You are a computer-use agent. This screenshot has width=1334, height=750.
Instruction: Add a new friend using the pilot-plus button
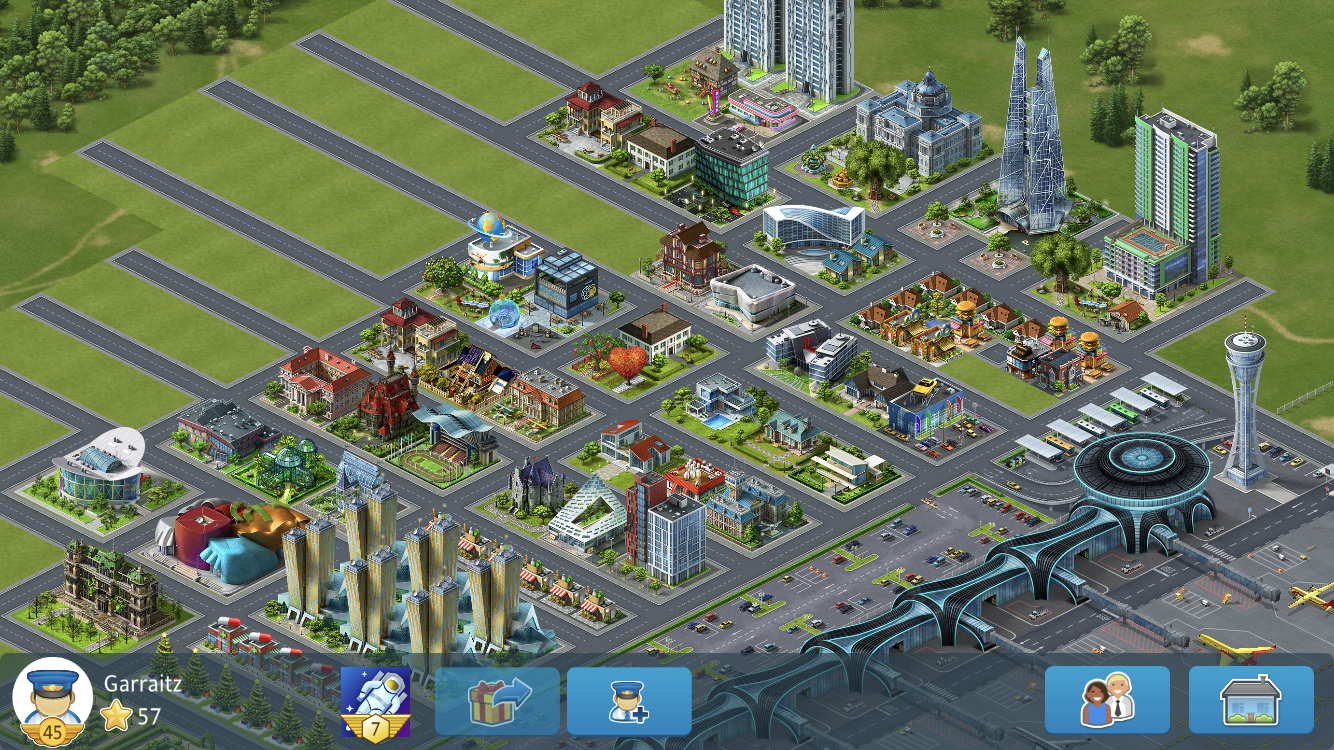[629, 701]
